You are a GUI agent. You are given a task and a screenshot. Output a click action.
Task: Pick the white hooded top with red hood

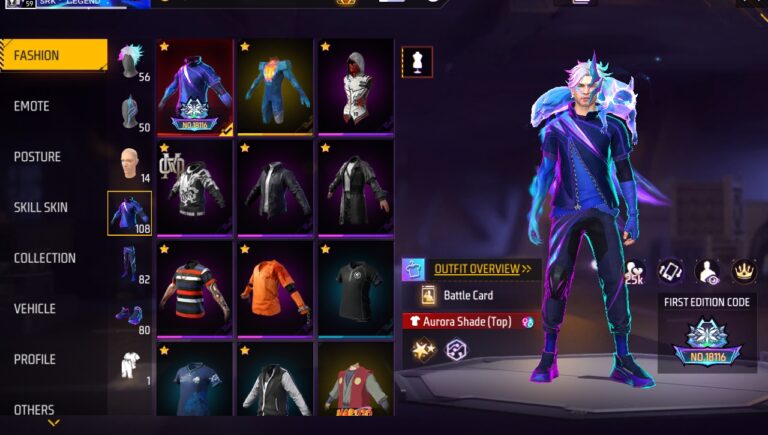point(355,87)
